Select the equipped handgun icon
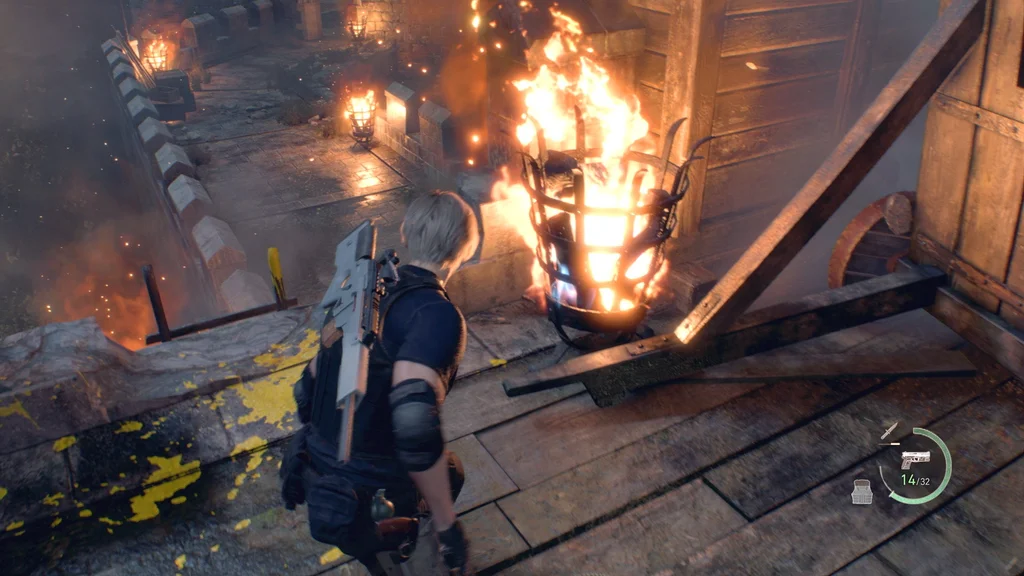This screenshot has height=576, width=1024. (914, 459)
